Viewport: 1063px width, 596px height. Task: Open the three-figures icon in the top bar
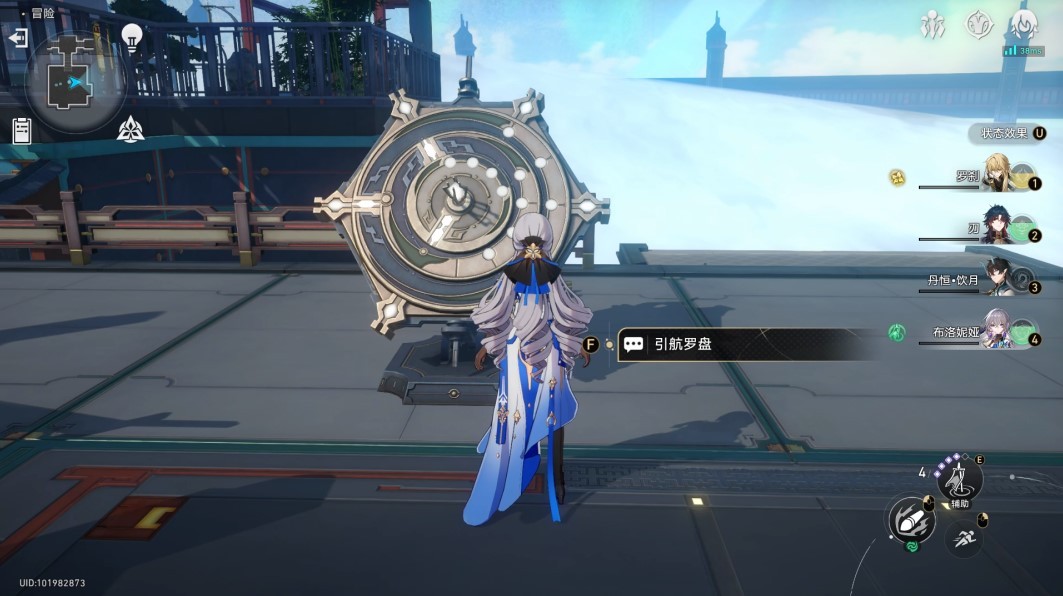point(933,25)
